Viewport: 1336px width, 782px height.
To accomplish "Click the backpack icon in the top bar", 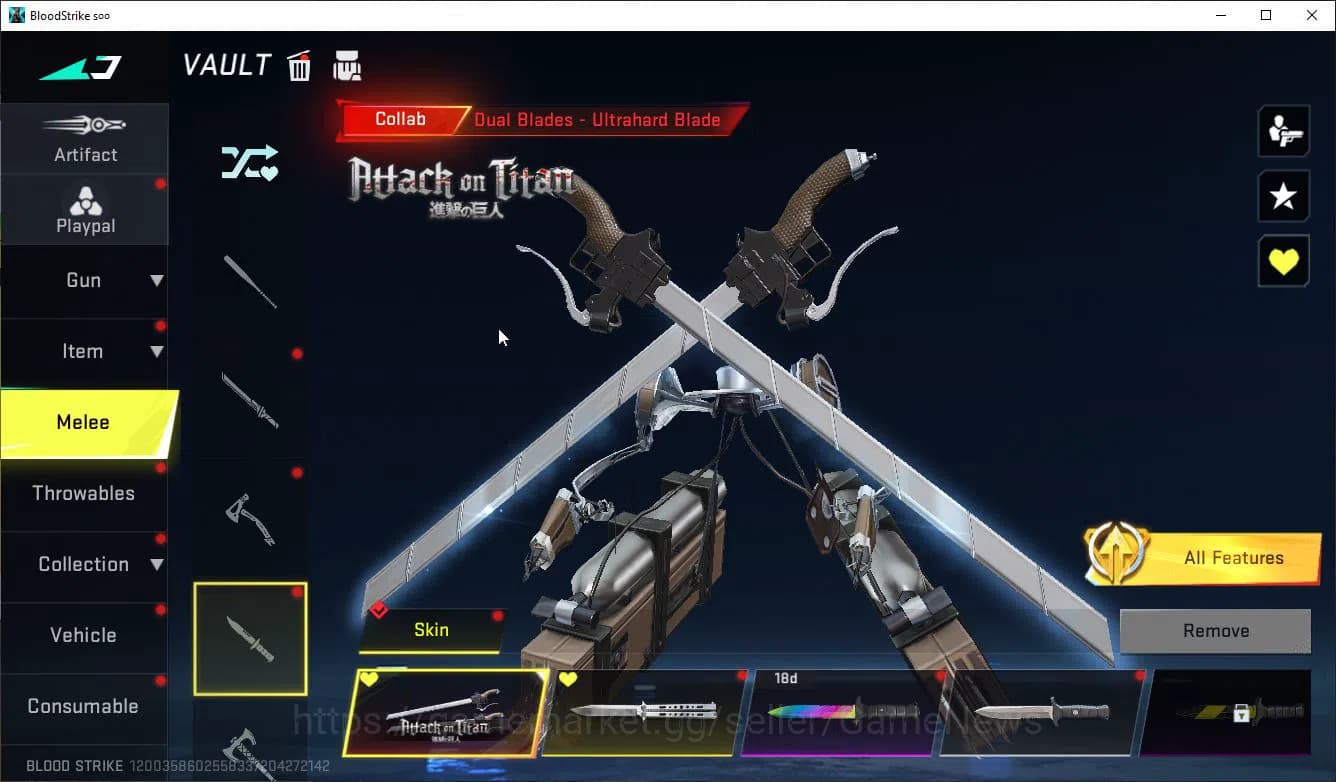I will [347, 65].
